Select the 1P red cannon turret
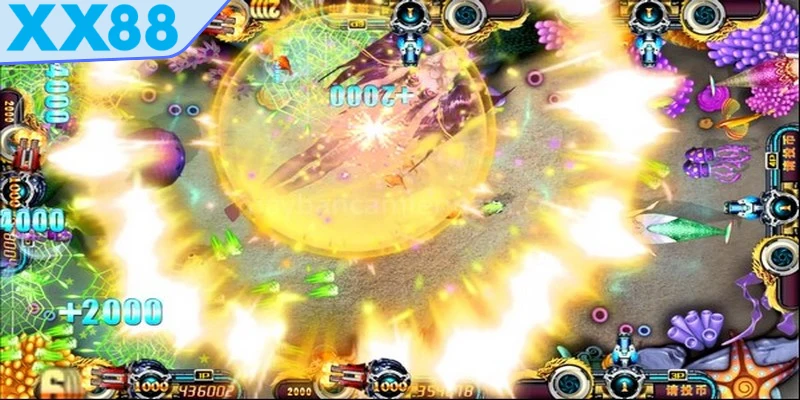This screenshot has height=400, width=800. (x=112, y=378)
